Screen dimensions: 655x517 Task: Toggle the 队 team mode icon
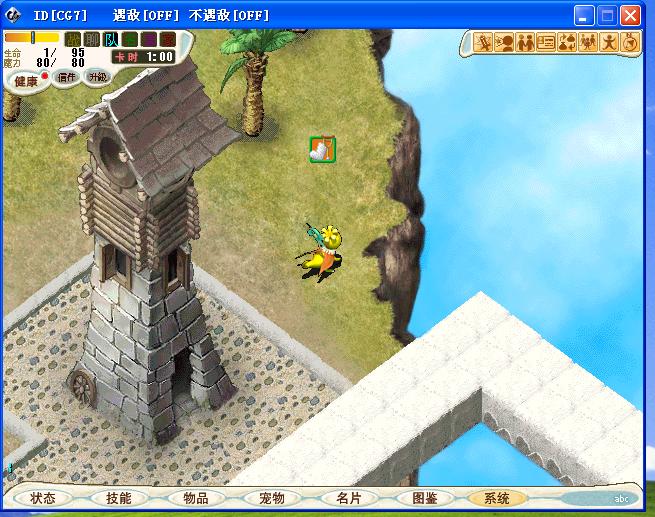pos(111,39)
